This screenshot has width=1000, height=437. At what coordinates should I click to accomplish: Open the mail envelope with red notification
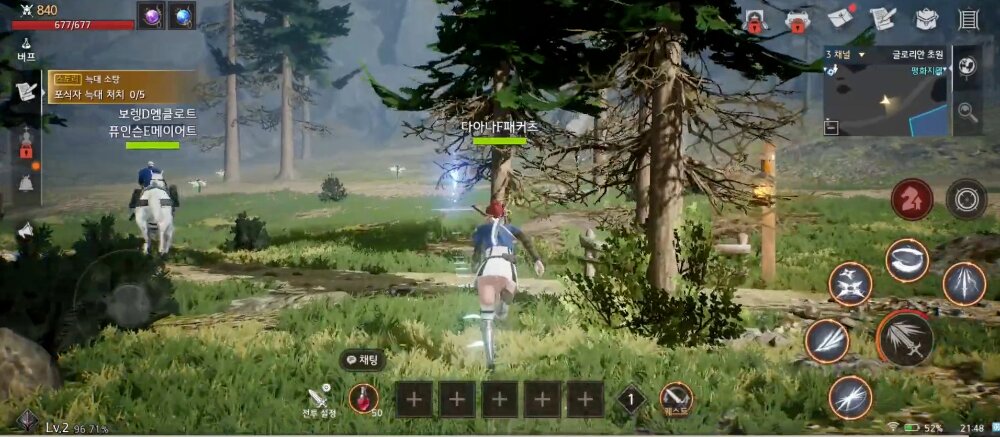coord(839,18)
